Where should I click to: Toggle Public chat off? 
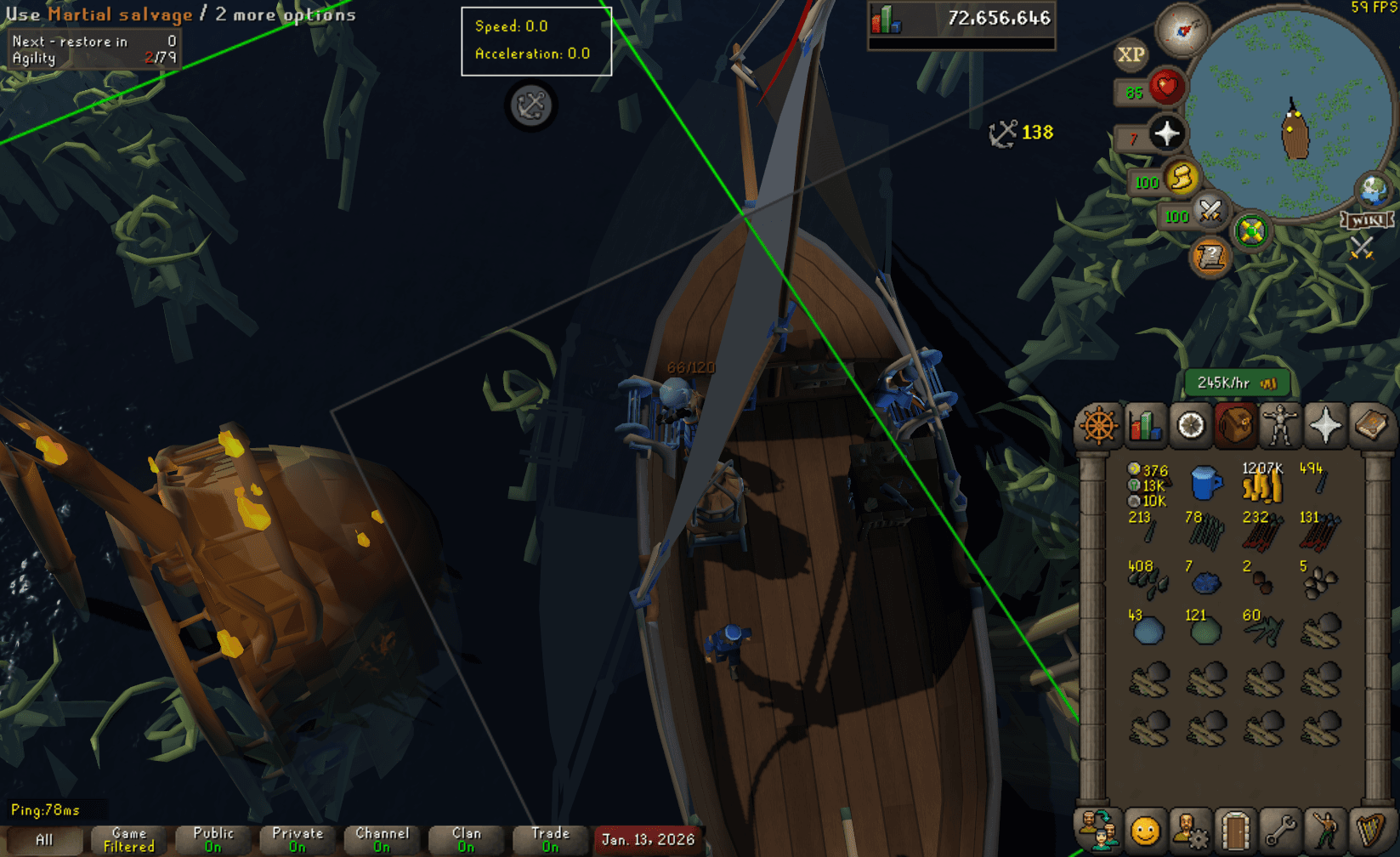213,838
